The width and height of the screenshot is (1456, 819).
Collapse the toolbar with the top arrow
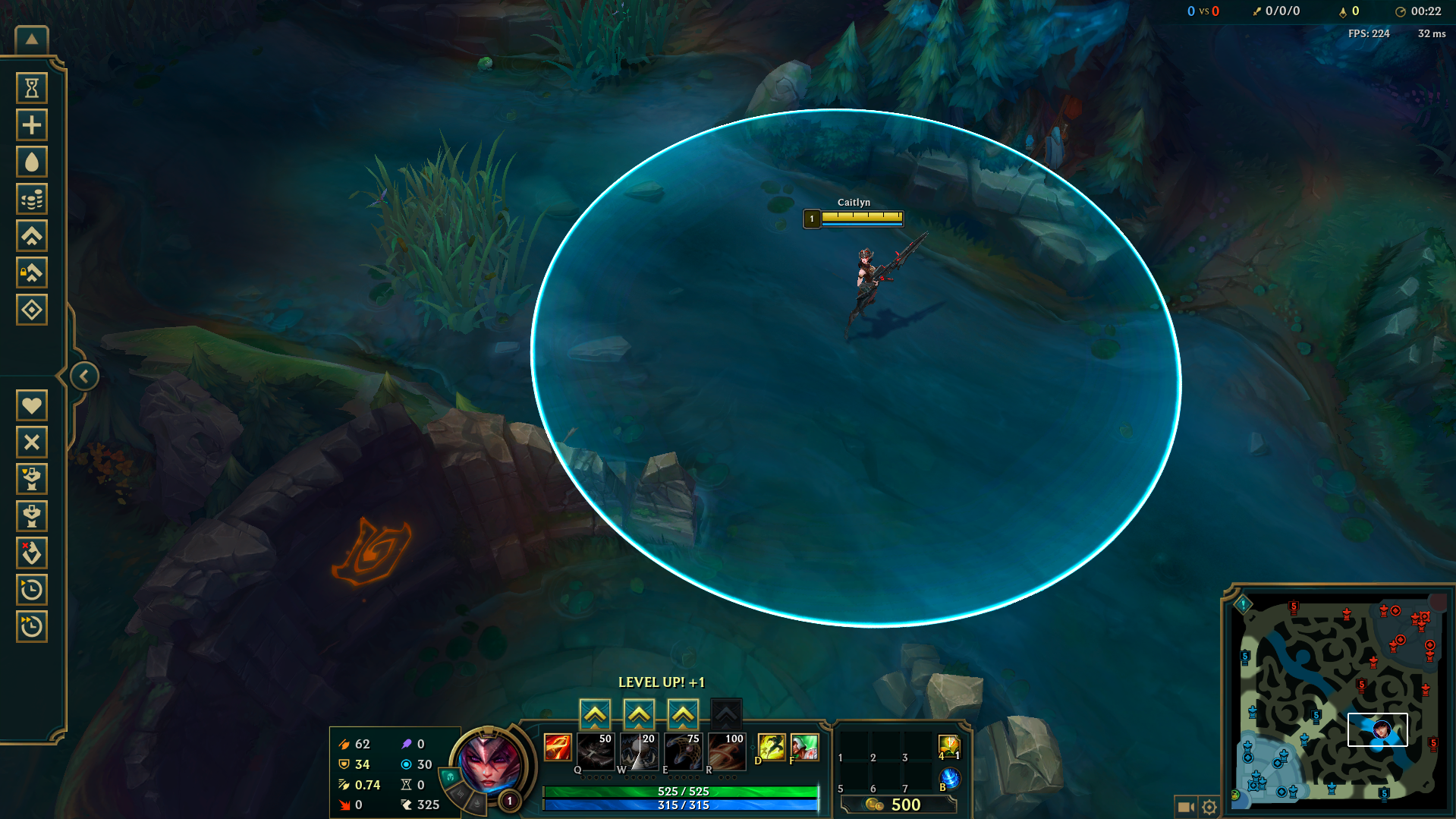[30, 38]
